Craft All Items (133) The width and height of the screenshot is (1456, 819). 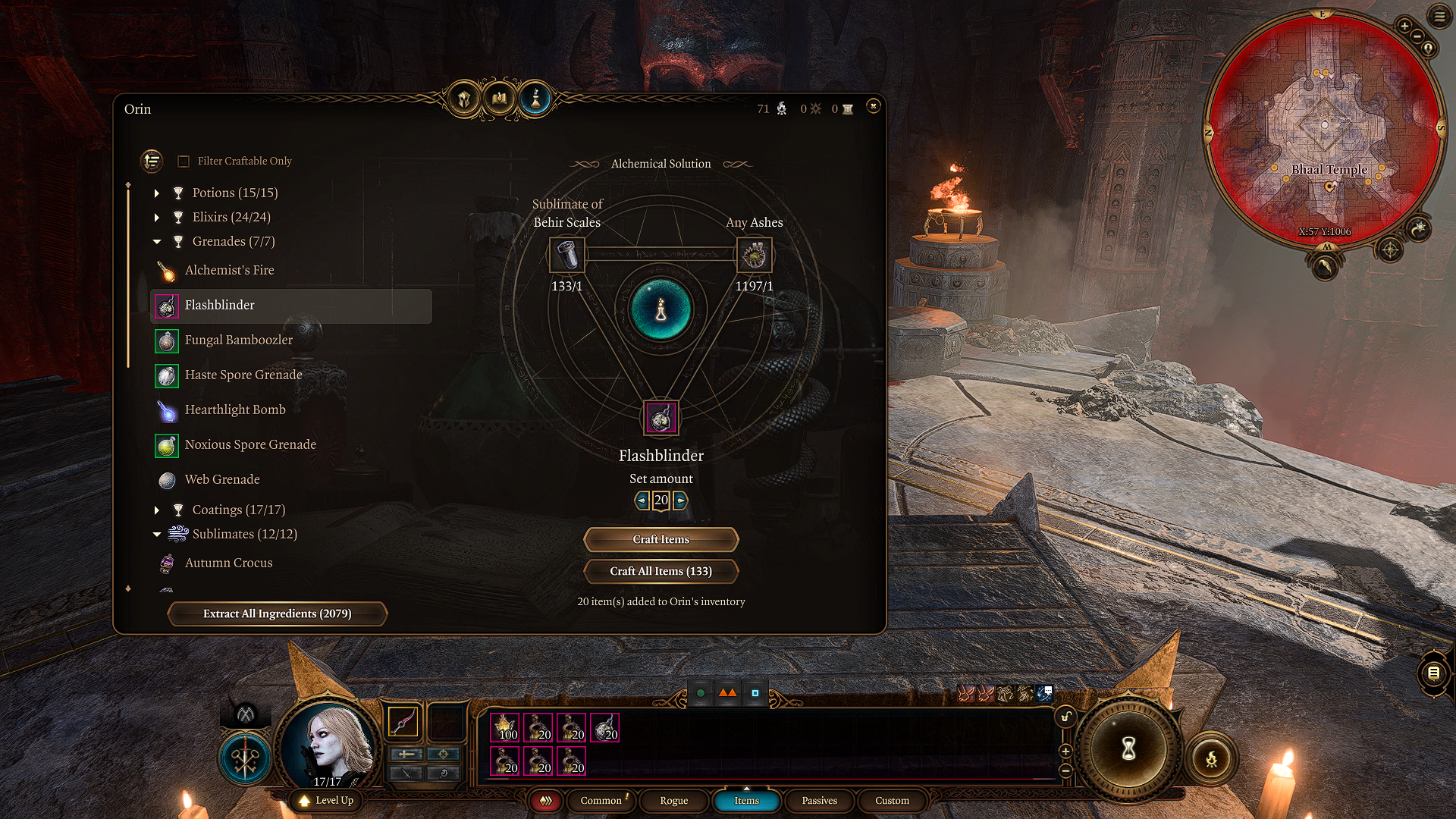point(661,571)
